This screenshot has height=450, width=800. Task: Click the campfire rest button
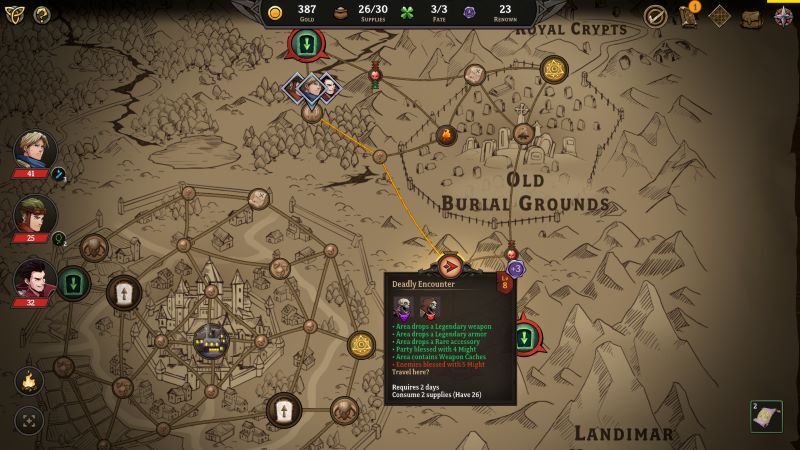29,380
